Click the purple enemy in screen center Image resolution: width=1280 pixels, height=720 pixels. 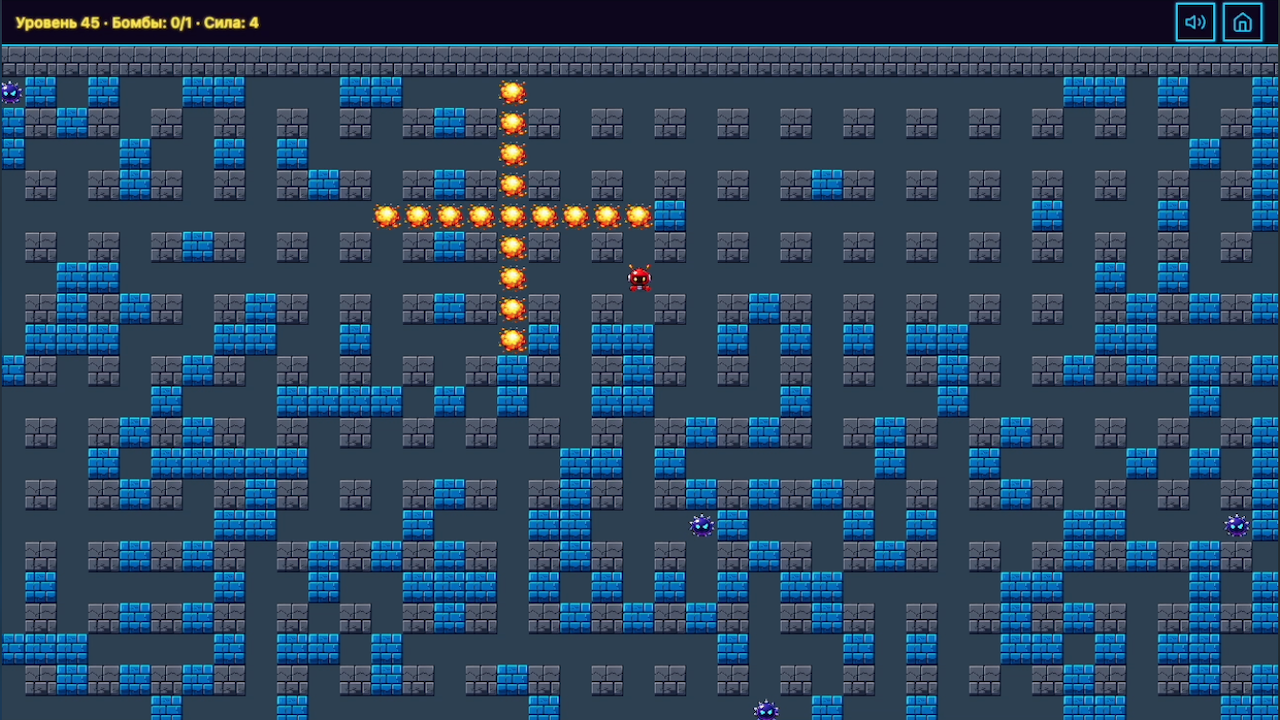pyautogui.click(x=701, y=526)
